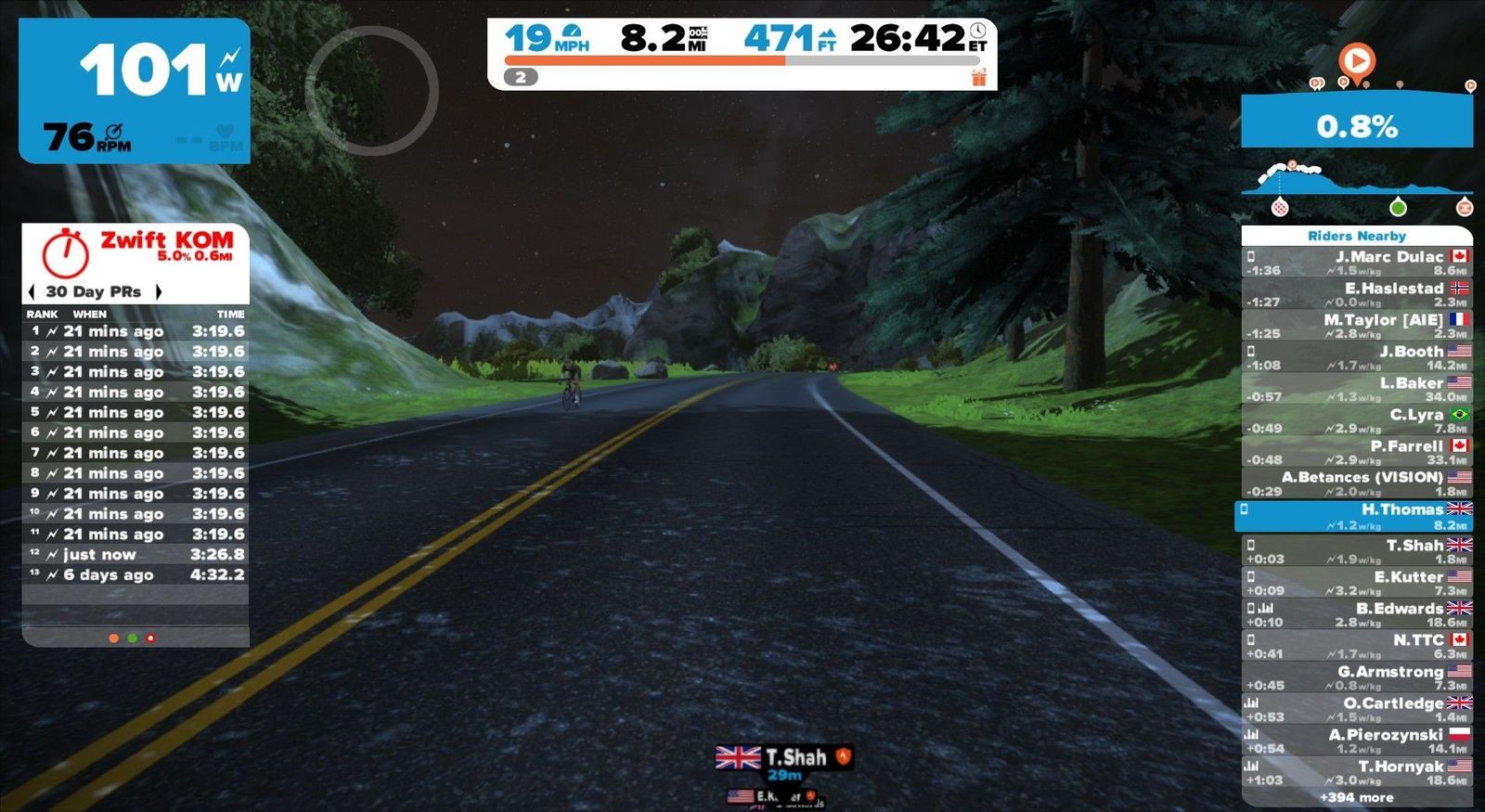The height and width of the screenshot is (812, 1485).
Task: Show next leaderboard after 30 Day PRs
Action: click(159, 291)
